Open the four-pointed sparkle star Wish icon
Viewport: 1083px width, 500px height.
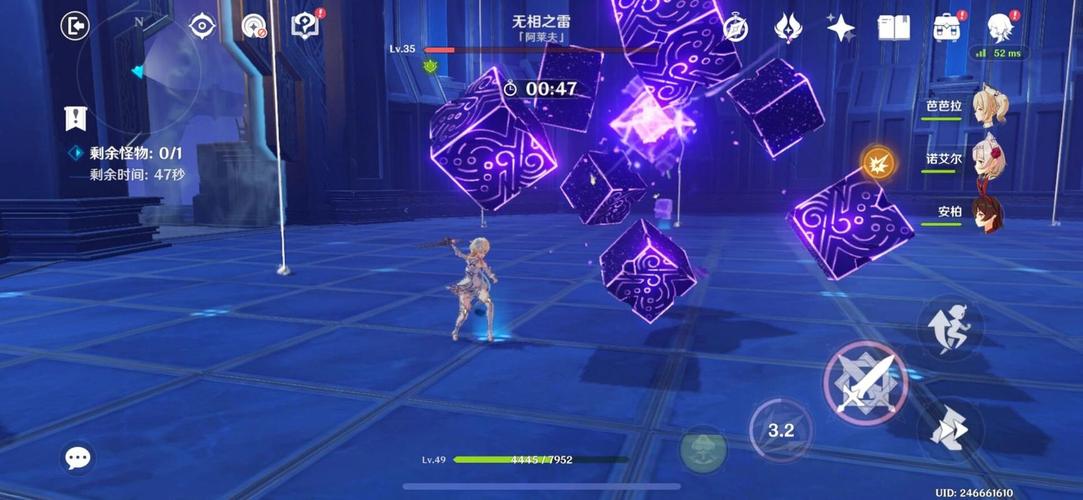click(x=840, y=28)
